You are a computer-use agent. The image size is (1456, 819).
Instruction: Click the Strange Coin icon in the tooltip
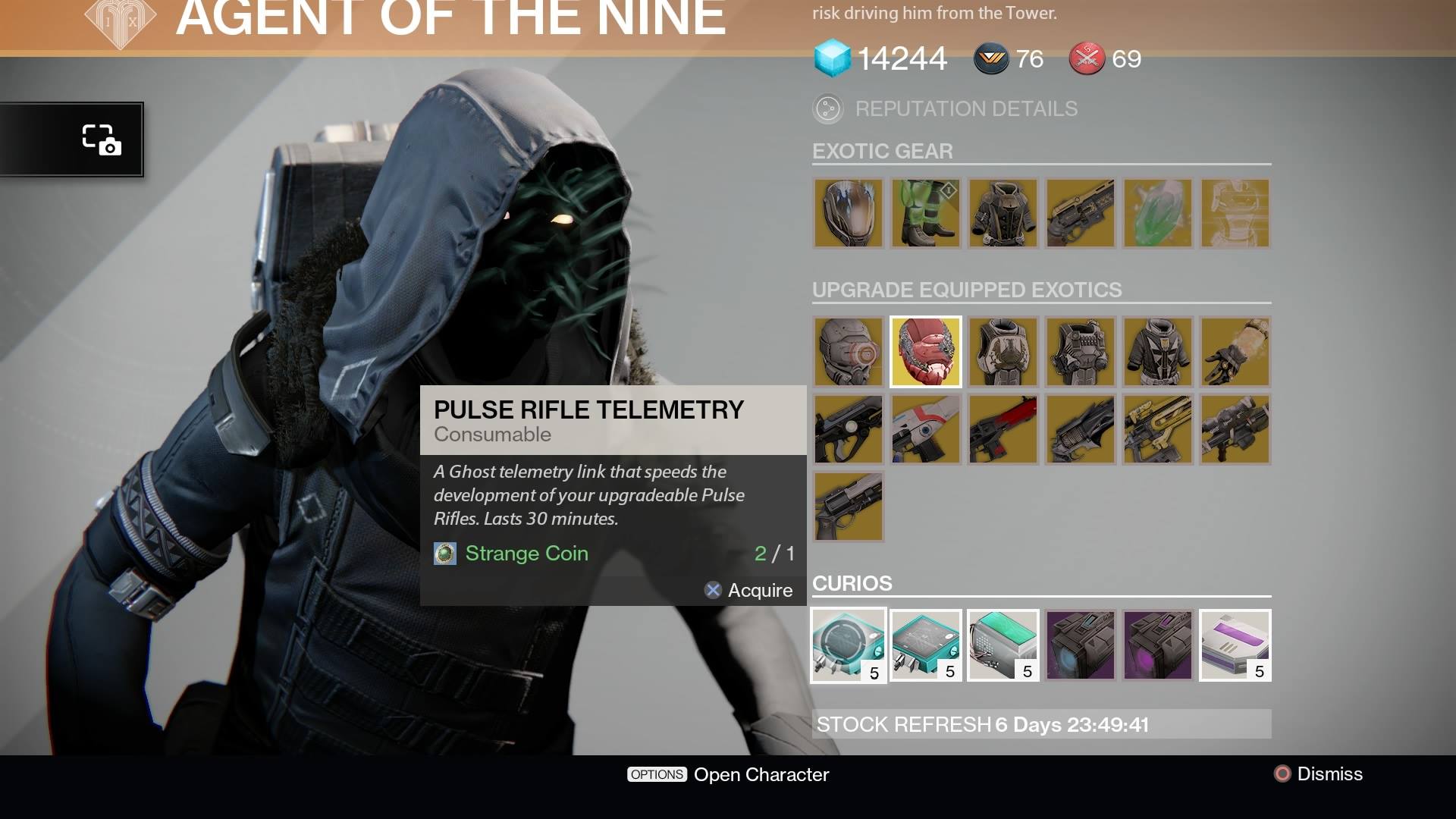point(444,554)
